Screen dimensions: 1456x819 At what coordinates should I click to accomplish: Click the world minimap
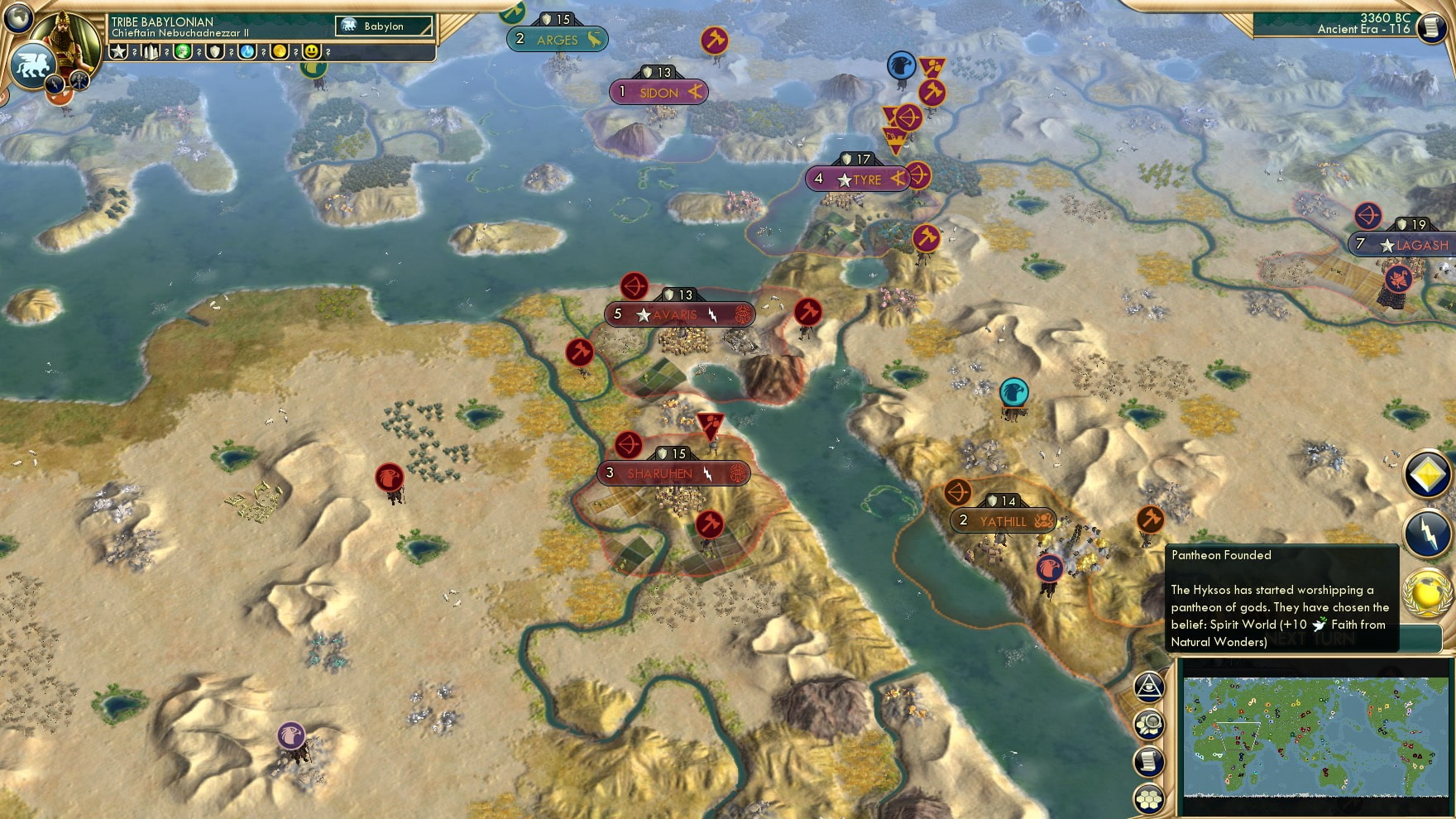pos(1315,736)
